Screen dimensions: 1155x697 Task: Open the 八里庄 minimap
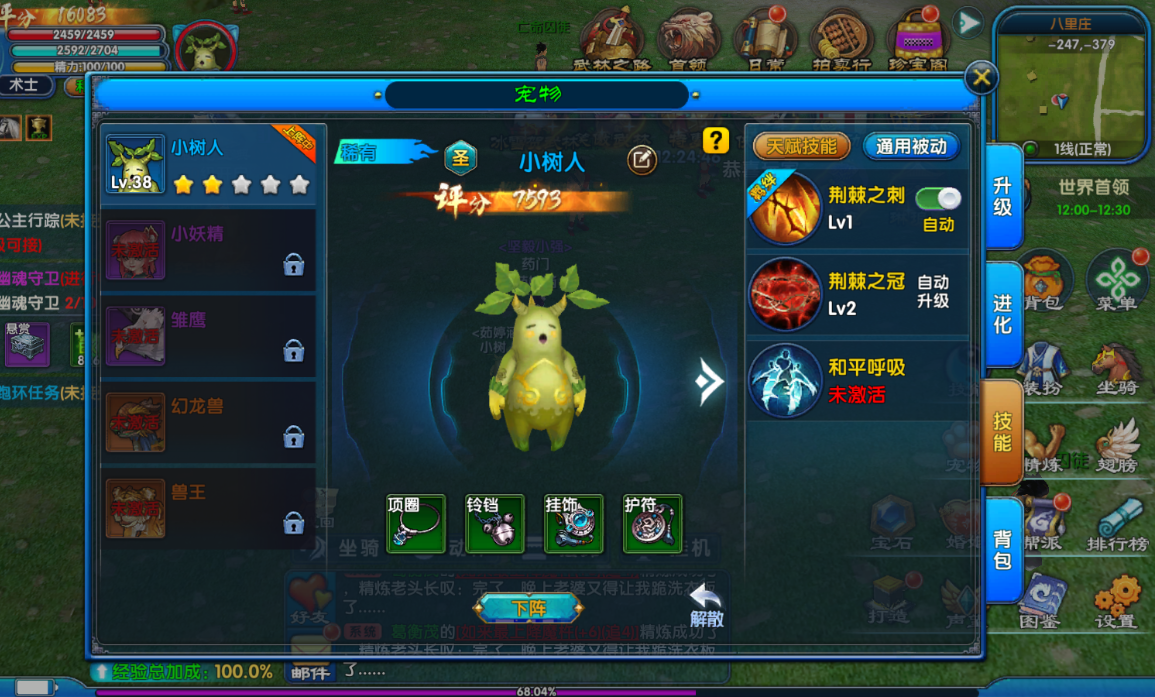1071,85
